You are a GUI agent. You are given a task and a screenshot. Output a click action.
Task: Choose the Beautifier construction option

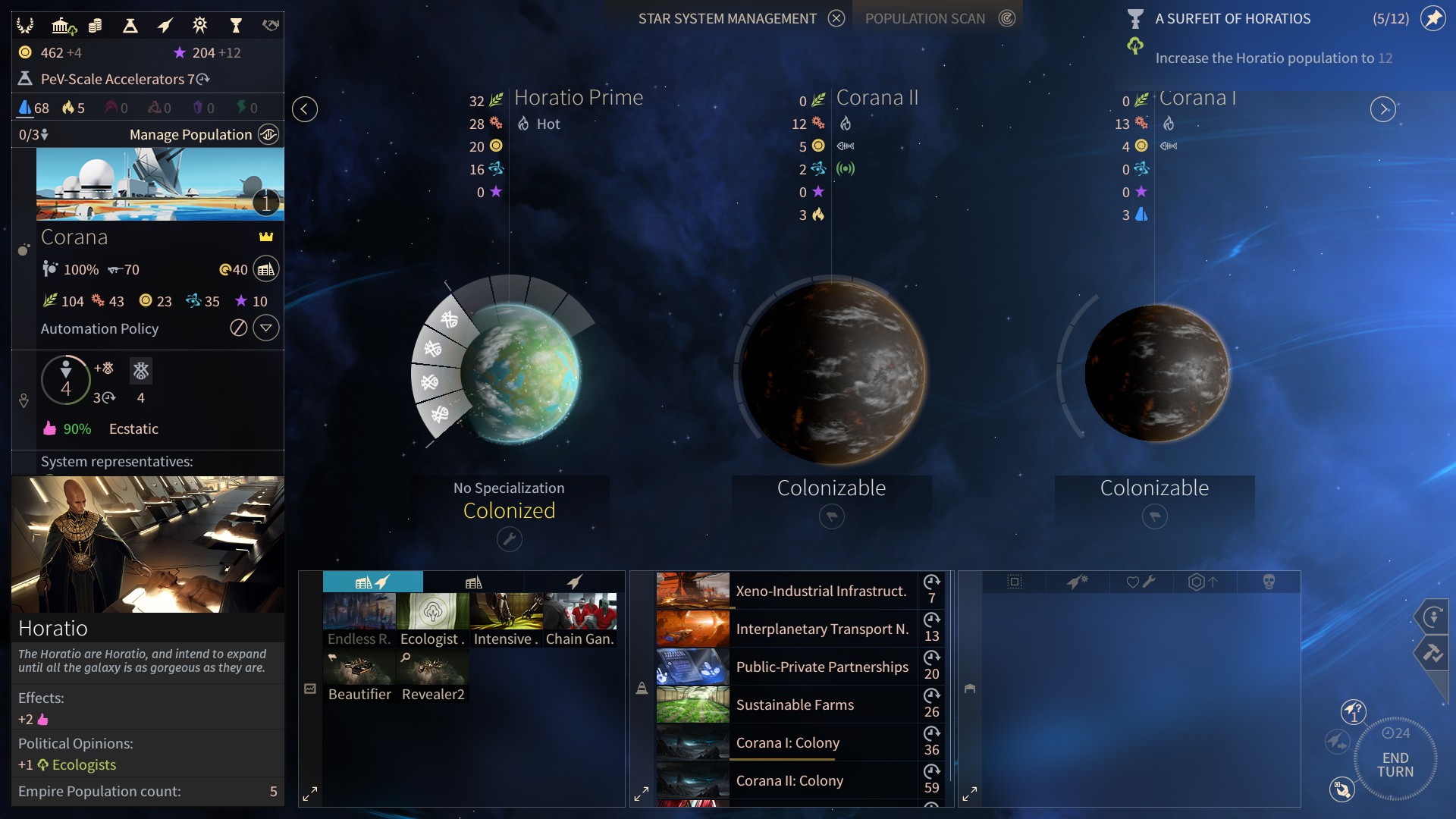pos(359,675)
